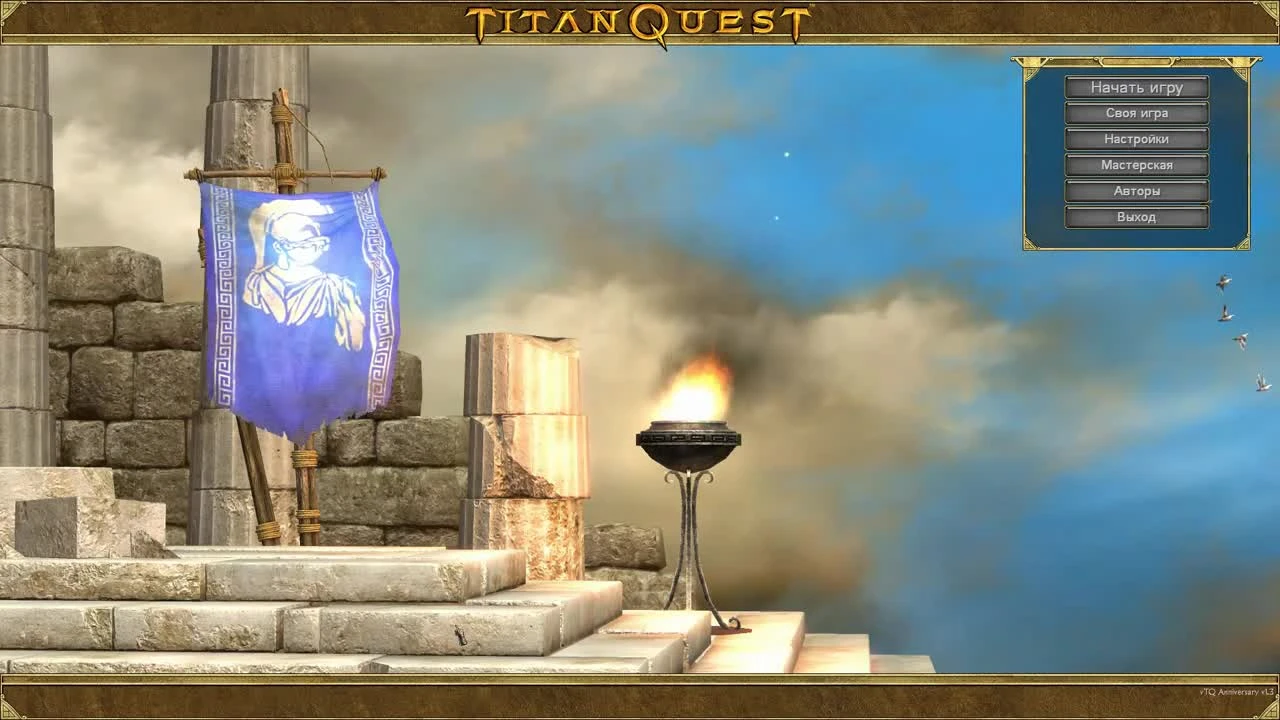
Task: Start a new game from the main menu
Action: (1137, 88)
